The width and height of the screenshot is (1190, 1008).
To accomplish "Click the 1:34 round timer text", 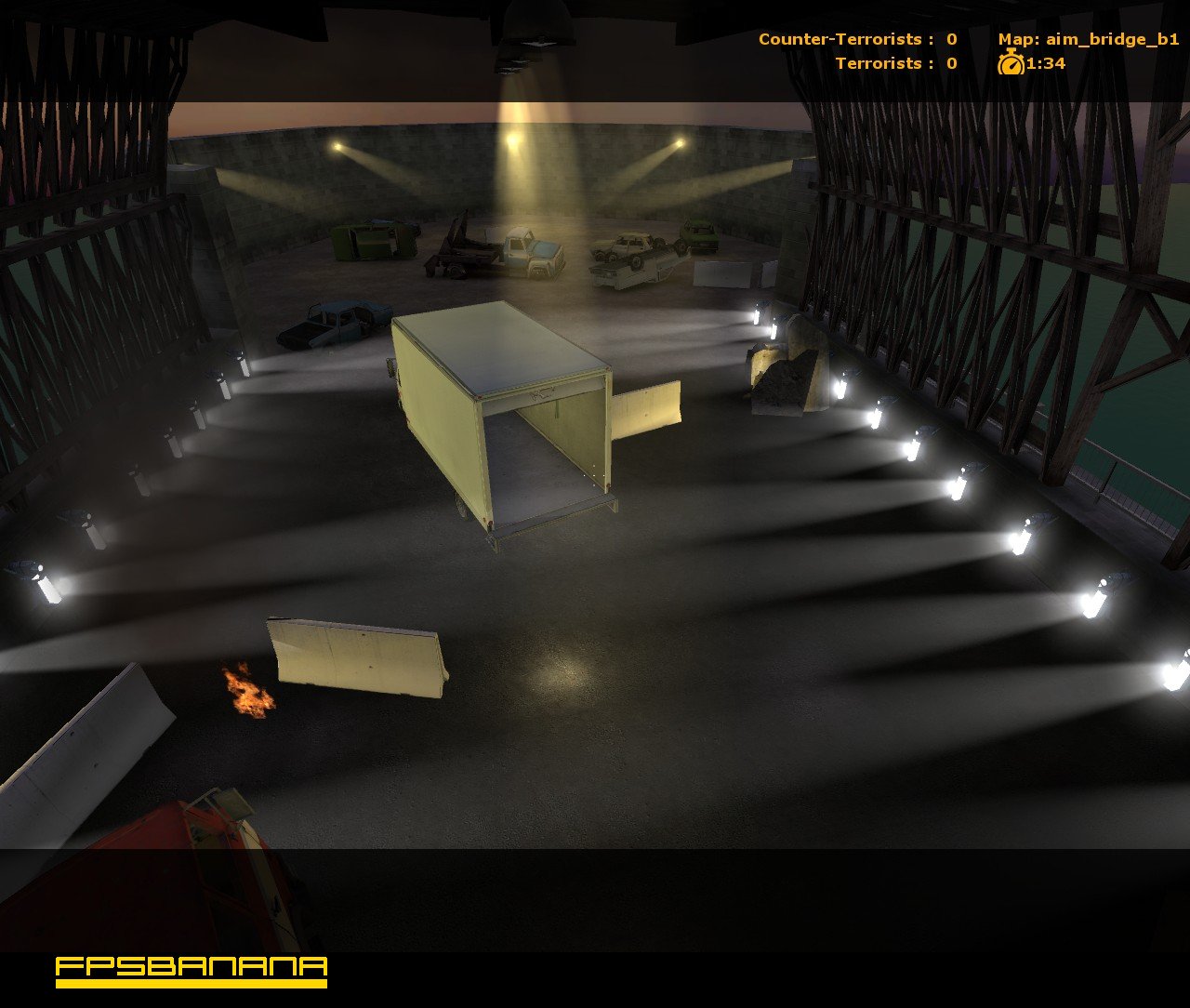I will (x=1043, y=65).
